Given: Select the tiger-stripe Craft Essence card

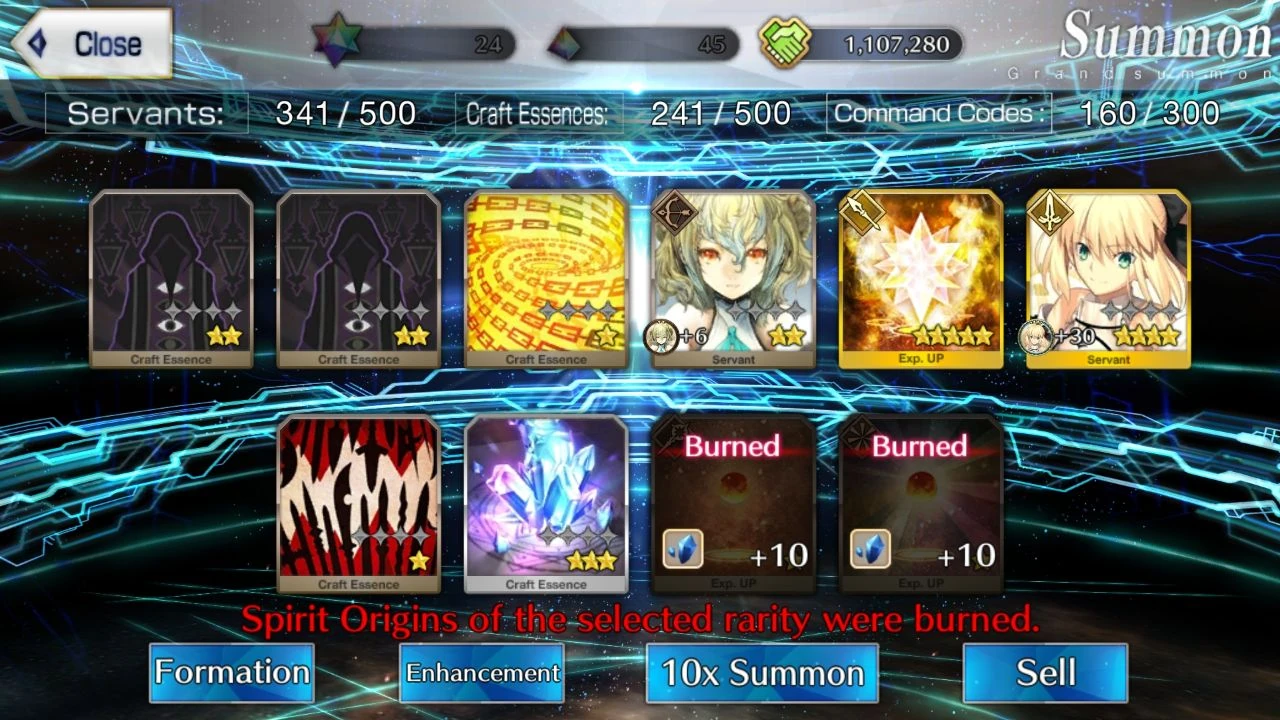Looking at the screenshot, I should pos(359,500).
